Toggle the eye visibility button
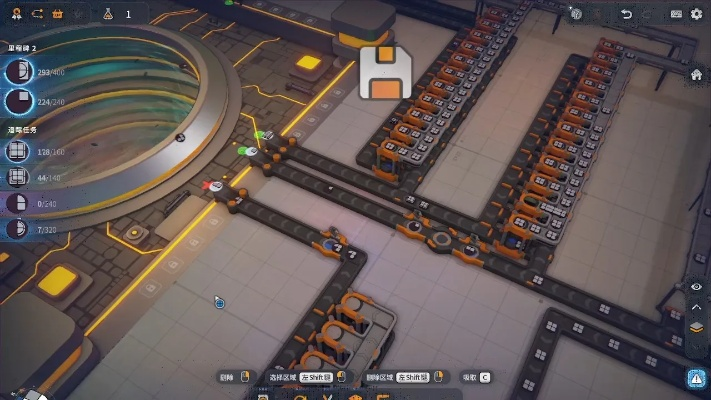 click(x=697, y=287)
